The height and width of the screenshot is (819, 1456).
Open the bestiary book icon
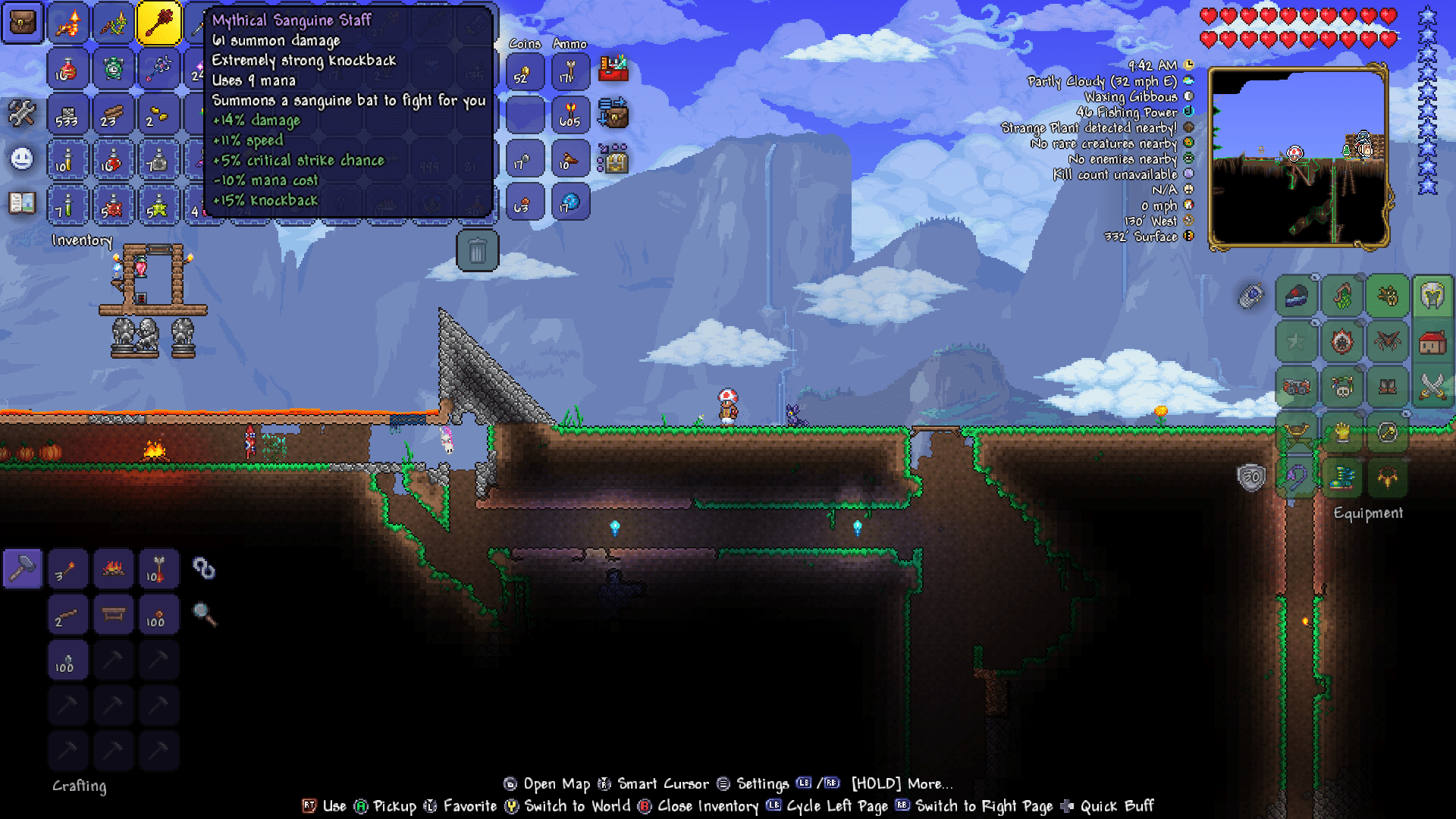click(20, 202)
